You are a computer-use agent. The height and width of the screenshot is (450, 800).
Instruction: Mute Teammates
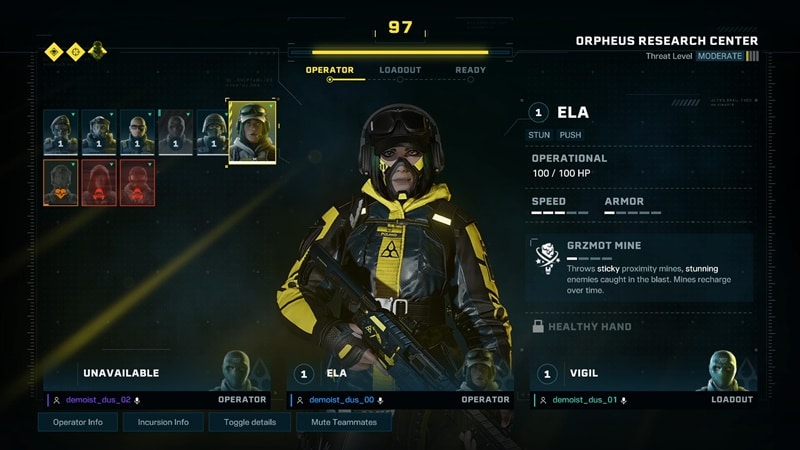(344, 422)
